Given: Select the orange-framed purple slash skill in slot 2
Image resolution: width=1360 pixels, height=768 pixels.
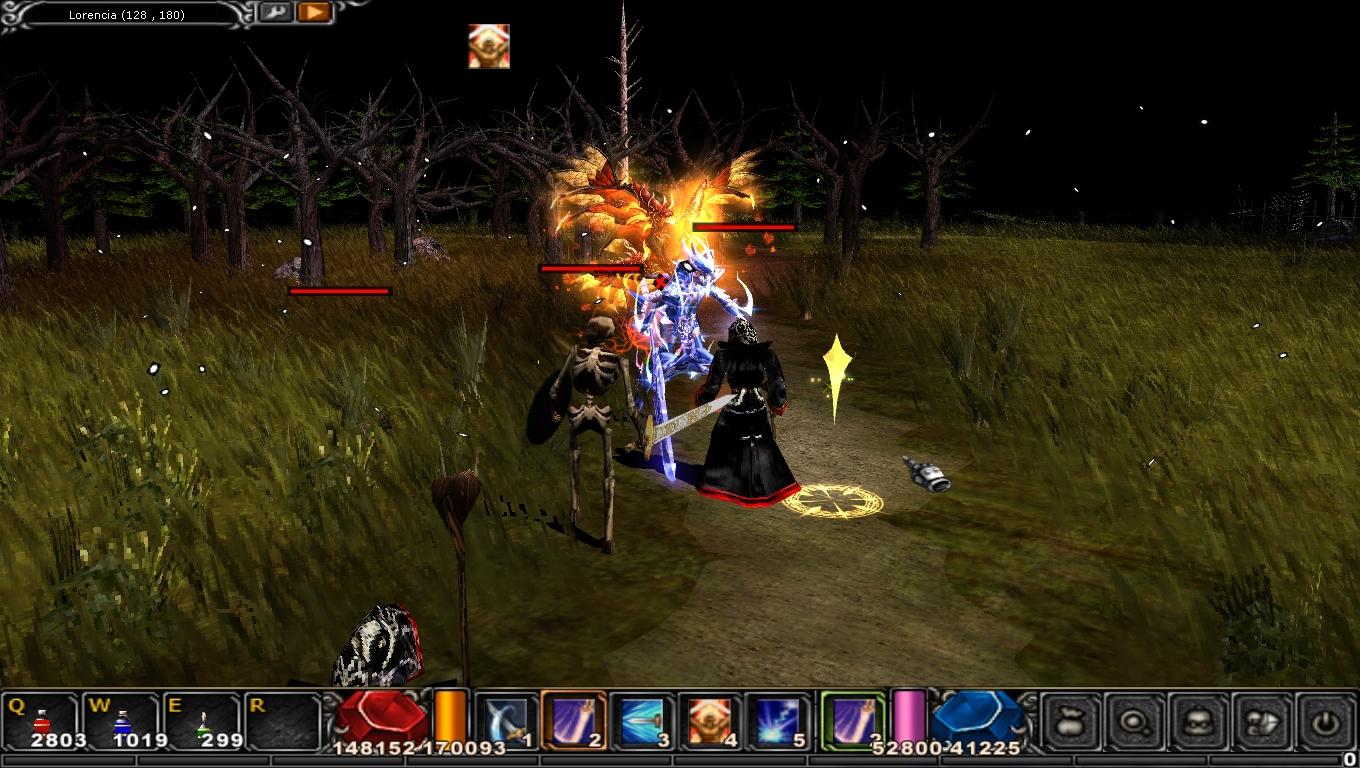Looking at the screenshot, I should pyautogui.click(x=573, y=719).
